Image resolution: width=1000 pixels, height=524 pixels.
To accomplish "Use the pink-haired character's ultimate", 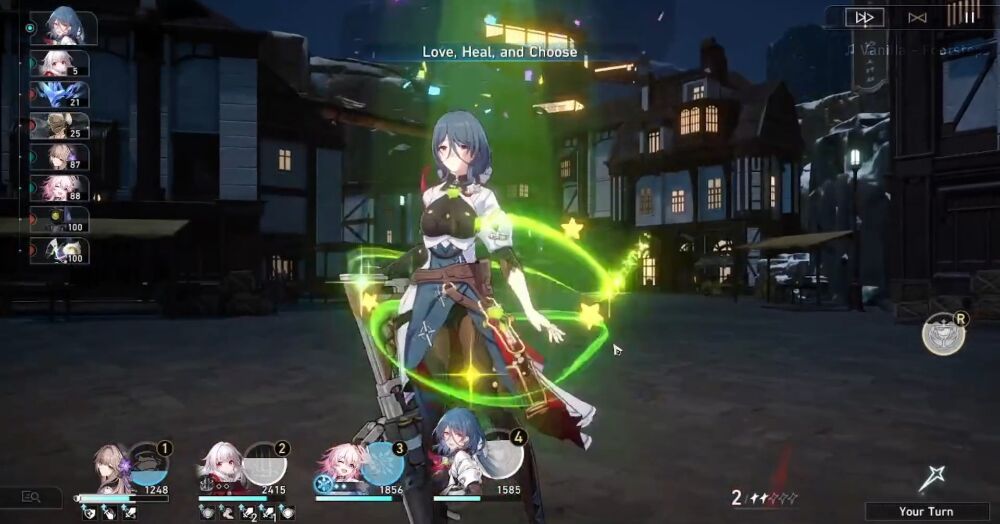I will point(382,464).
